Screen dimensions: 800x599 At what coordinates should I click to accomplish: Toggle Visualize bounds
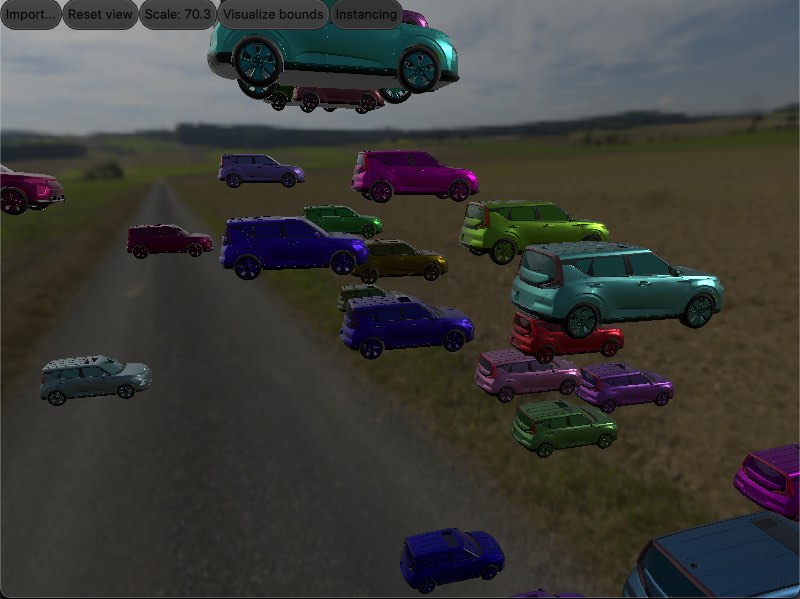click(274, 15)
